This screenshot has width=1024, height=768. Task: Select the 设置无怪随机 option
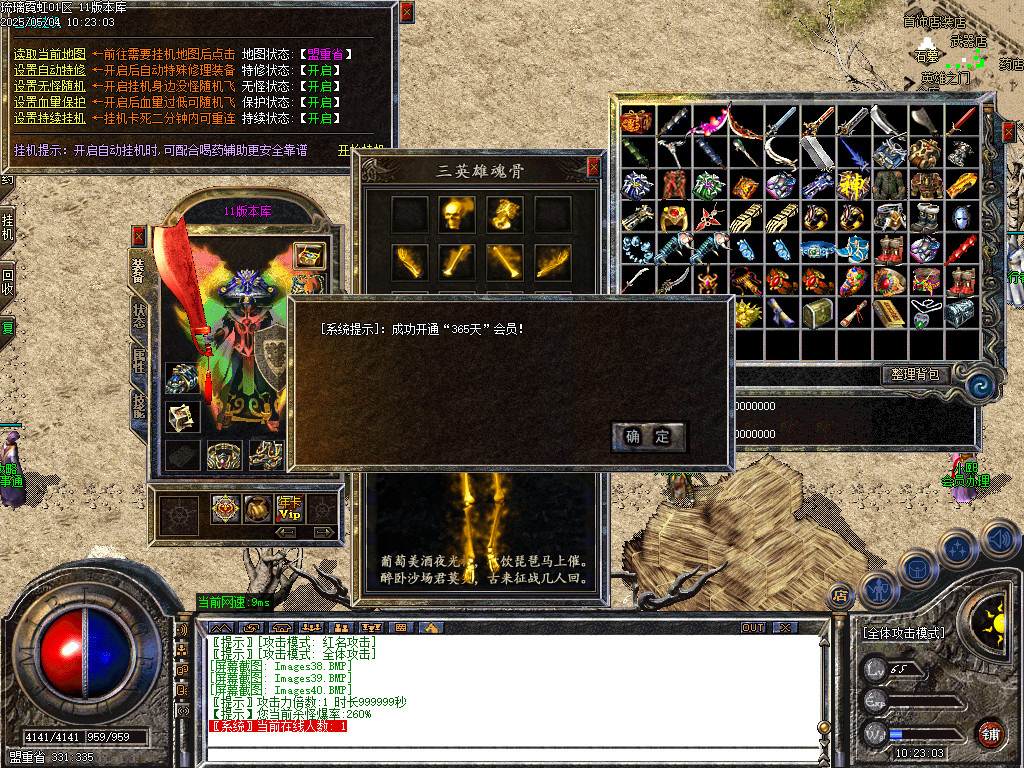click(49, 86)
